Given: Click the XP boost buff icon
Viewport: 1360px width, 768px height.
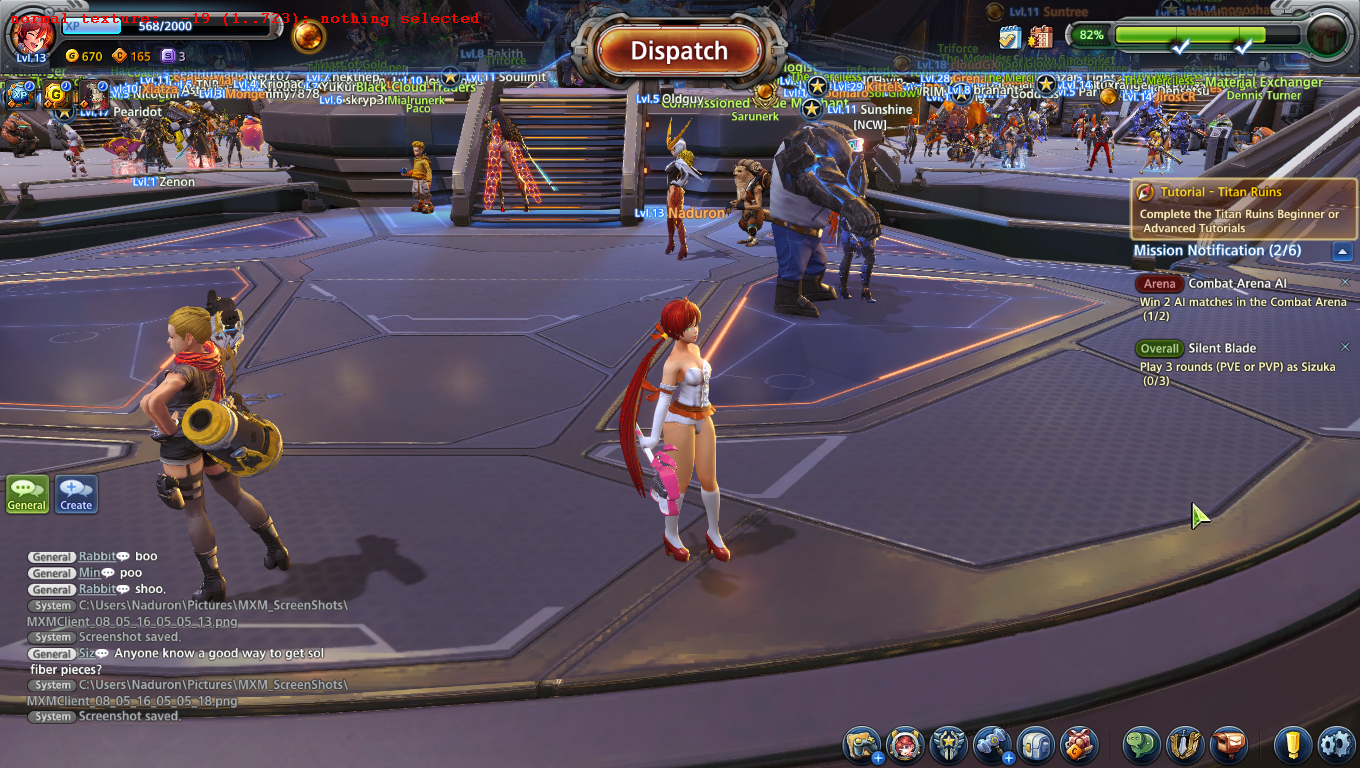Looking at the screenshot, I should pyautogui.click(x=18, y=95).
